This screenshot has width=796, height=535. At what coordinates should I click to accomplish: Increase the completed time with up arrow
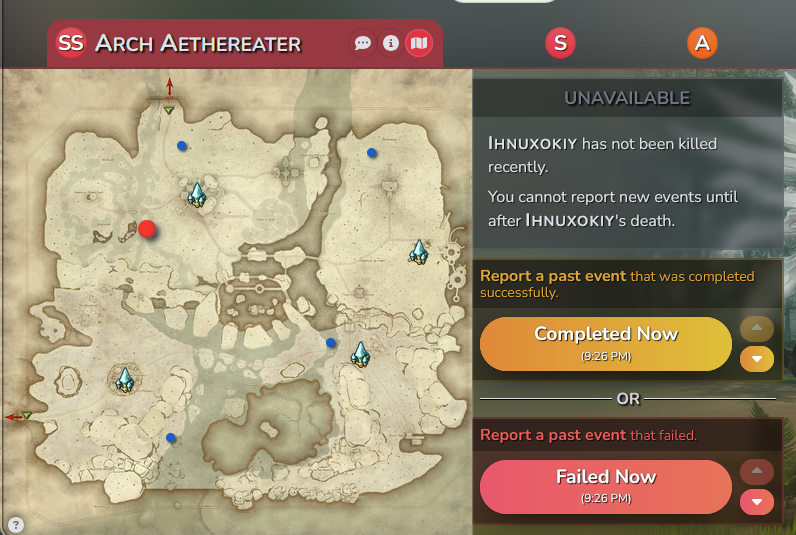point(757,329)
